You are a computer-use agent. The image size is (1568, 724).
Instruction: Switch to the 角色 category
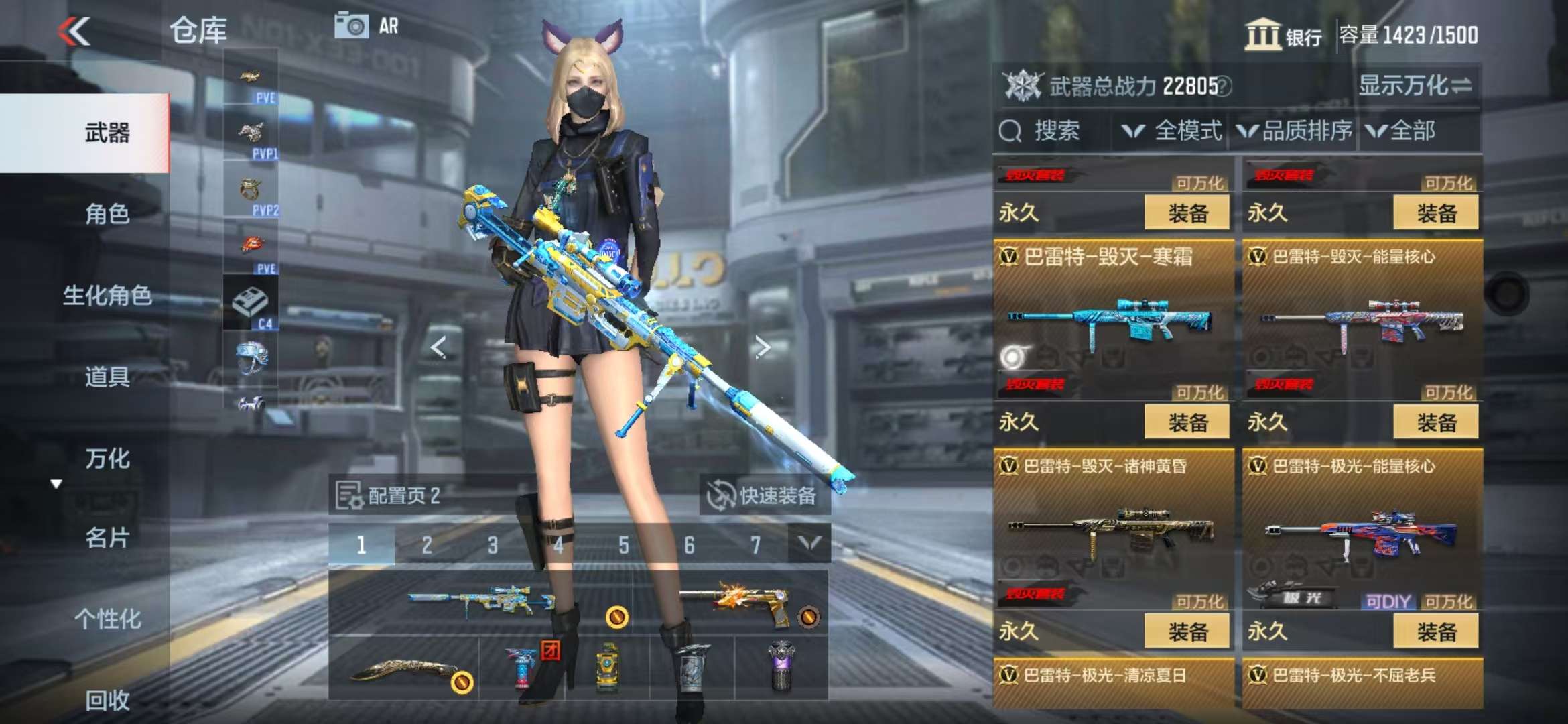[107, 215]
